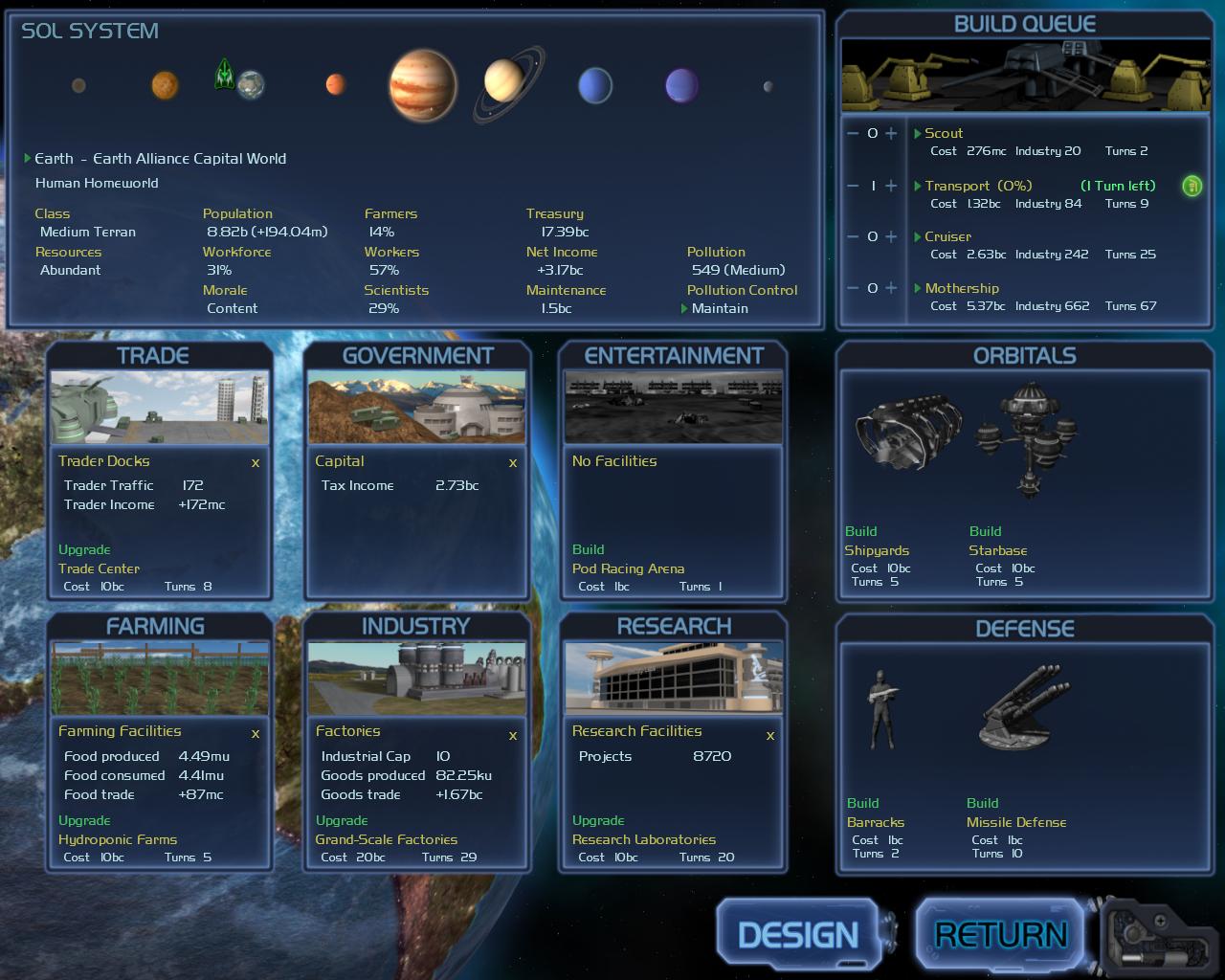
Task: Click the Return button
Action: (x=1000, y=934)
